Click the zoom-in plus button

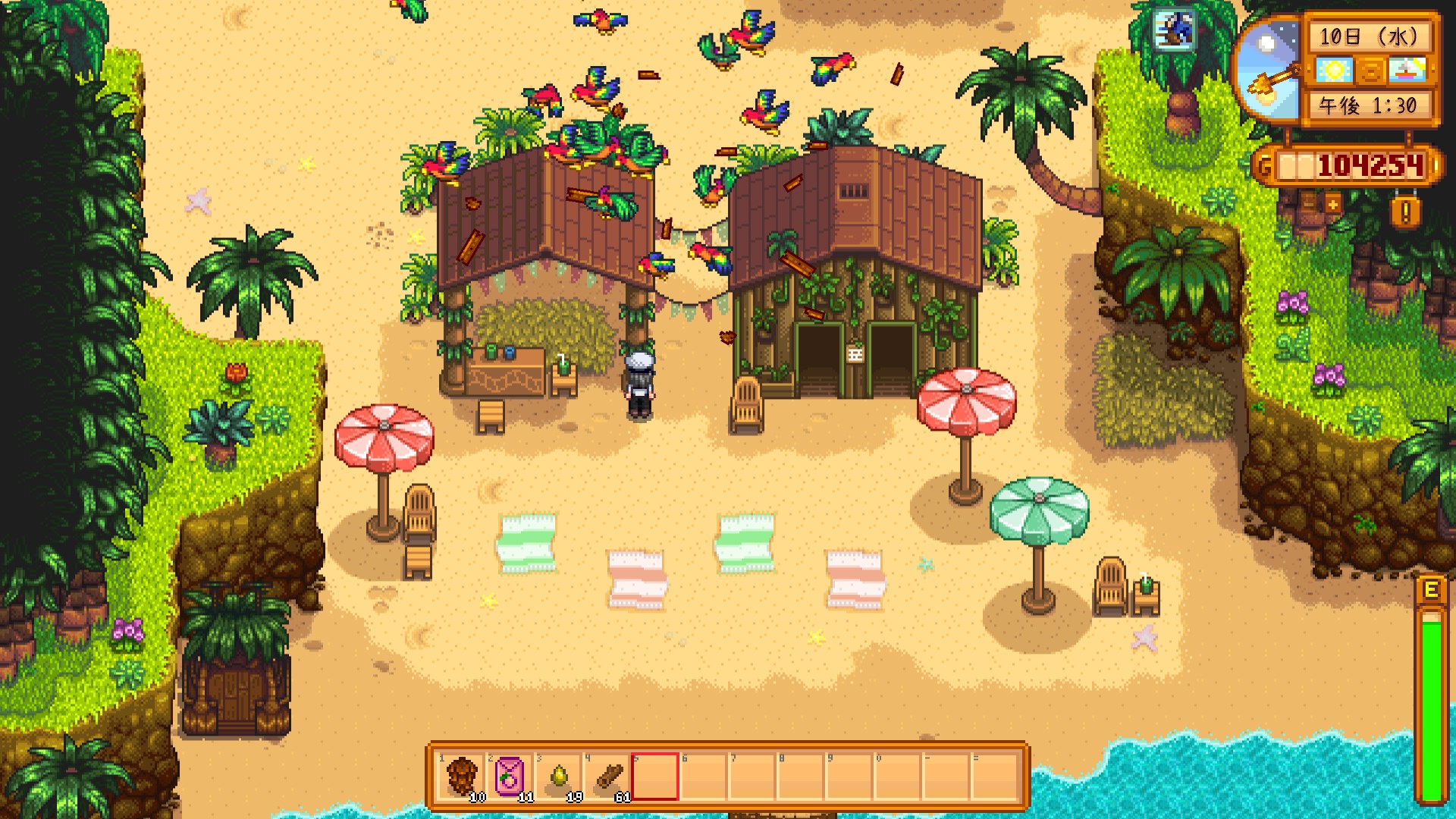(x=1332, y=203)
